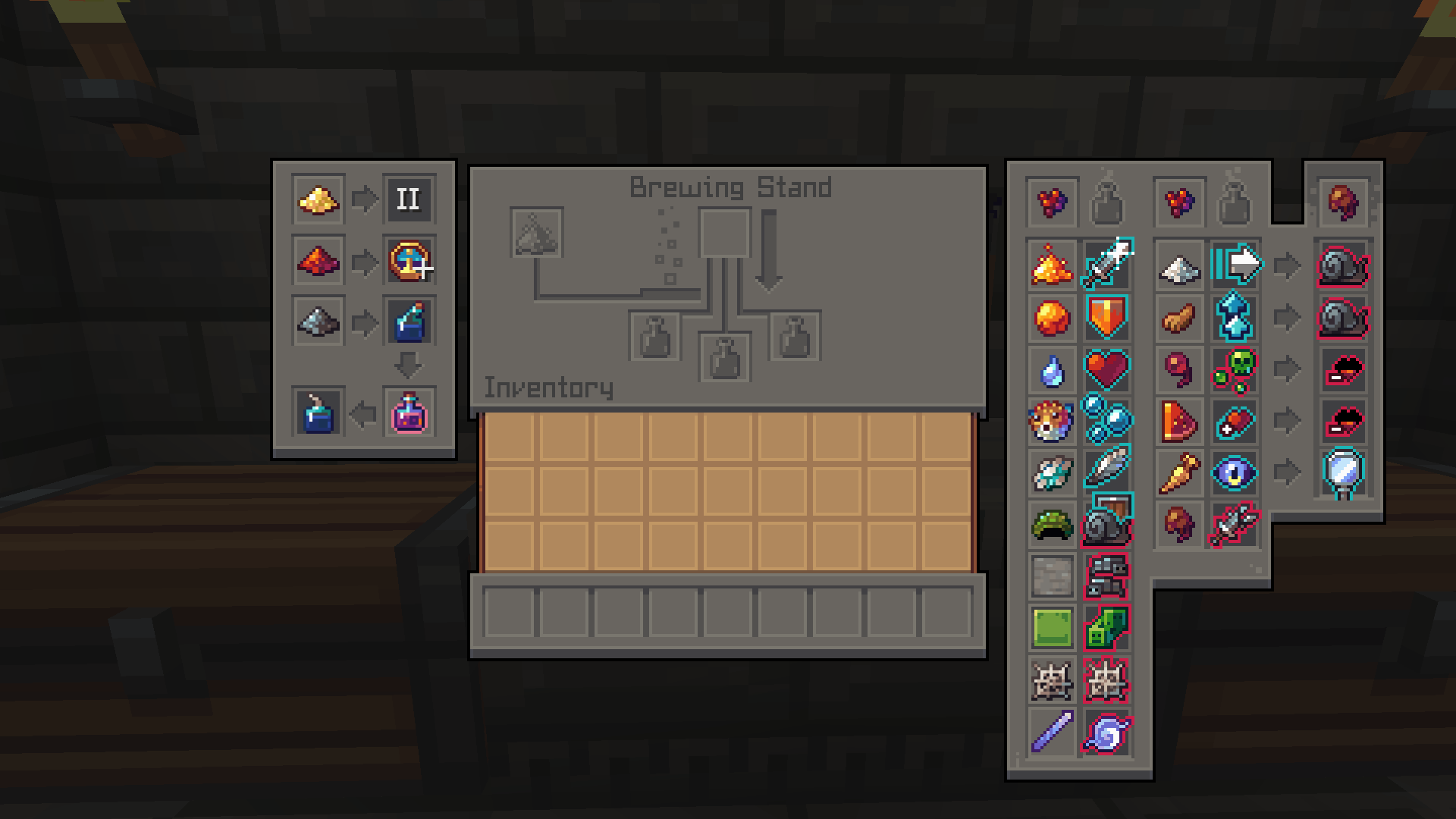Click the blaze powder Strength ingredient
The image size is (1456, 819).
tap(1051, 266)
